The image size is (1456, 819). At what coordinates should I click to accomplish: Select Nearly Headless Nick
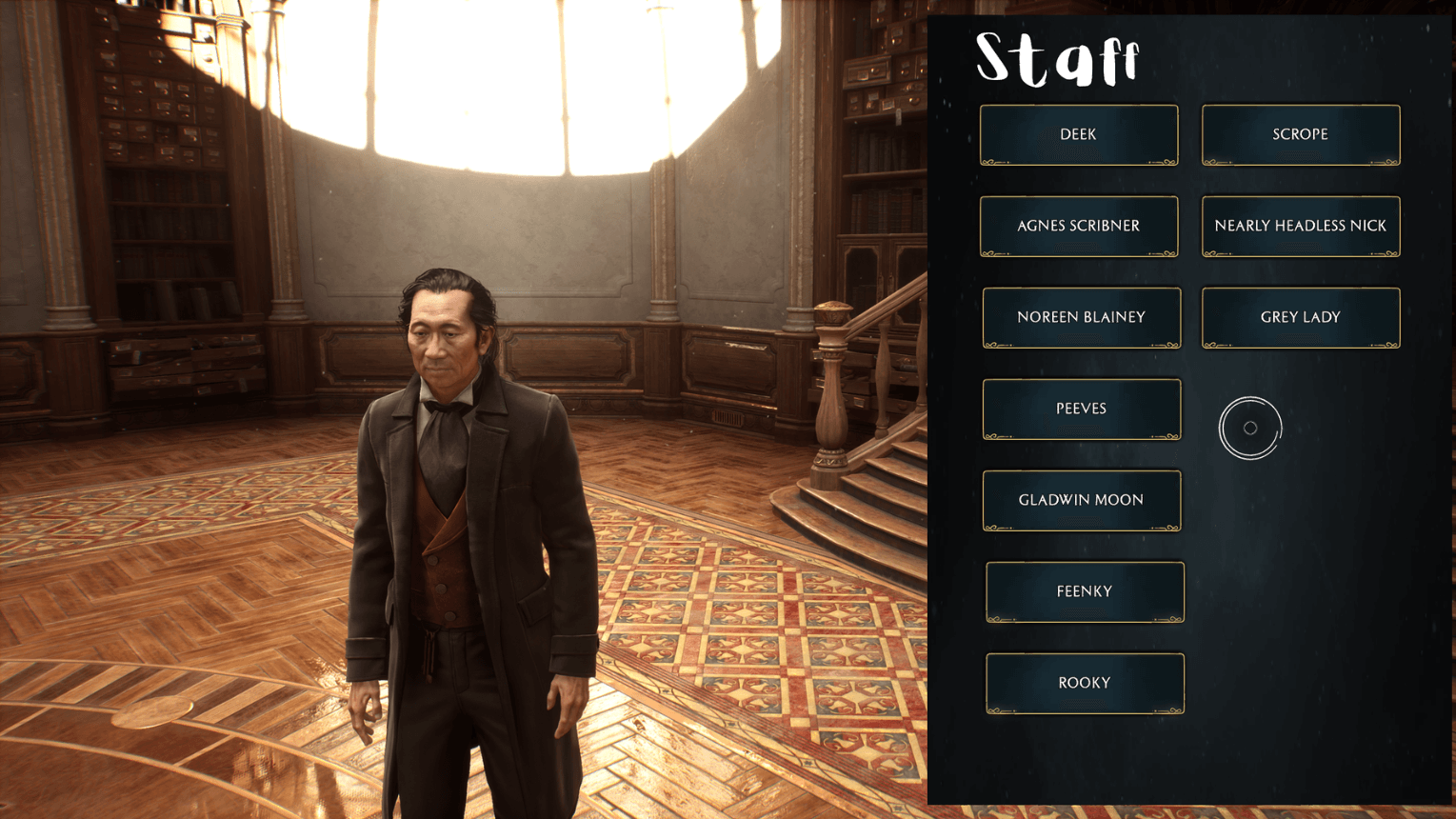(x=1300, y=226)
